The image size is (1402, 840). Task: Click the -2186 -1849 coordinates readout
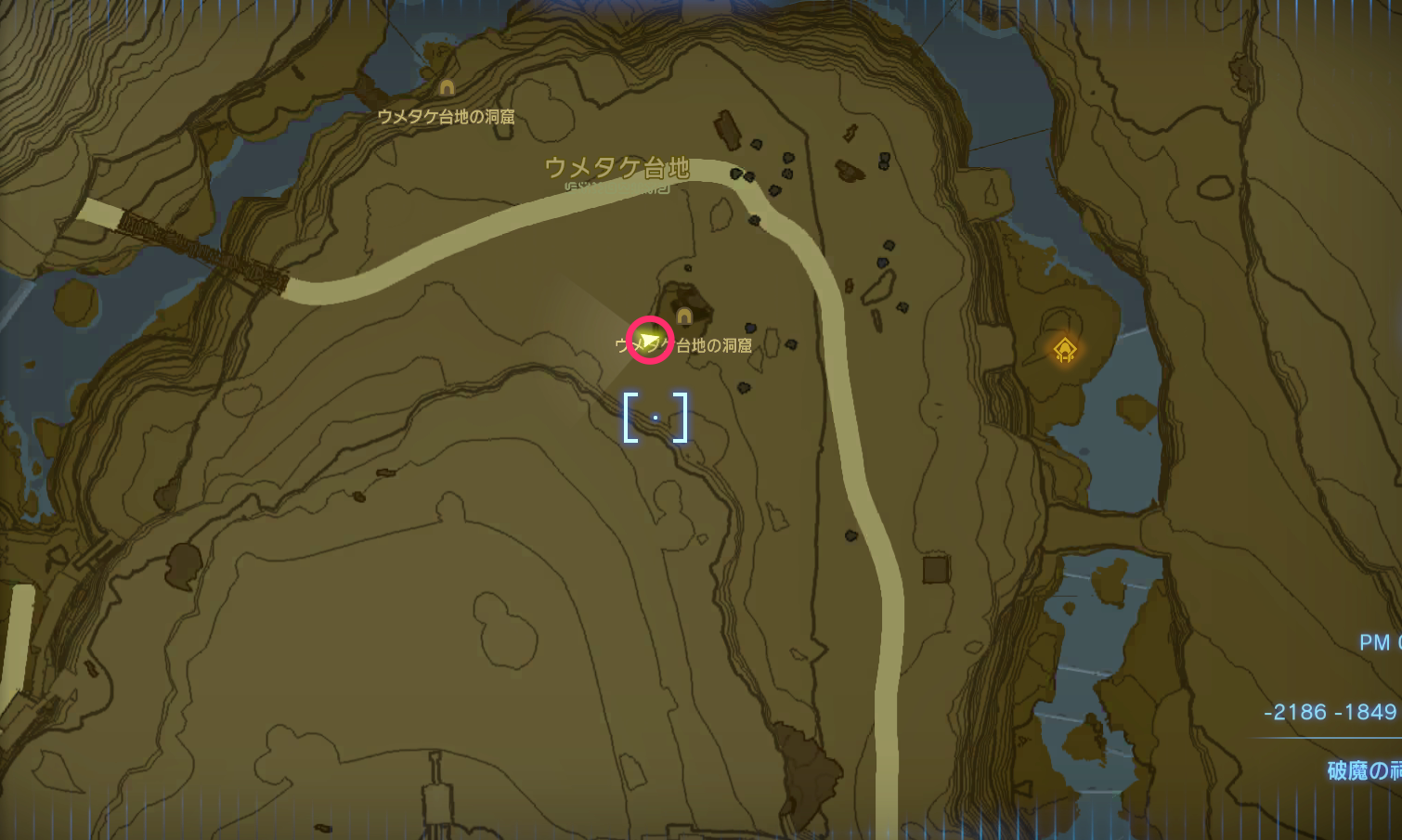click(1330, 712)
